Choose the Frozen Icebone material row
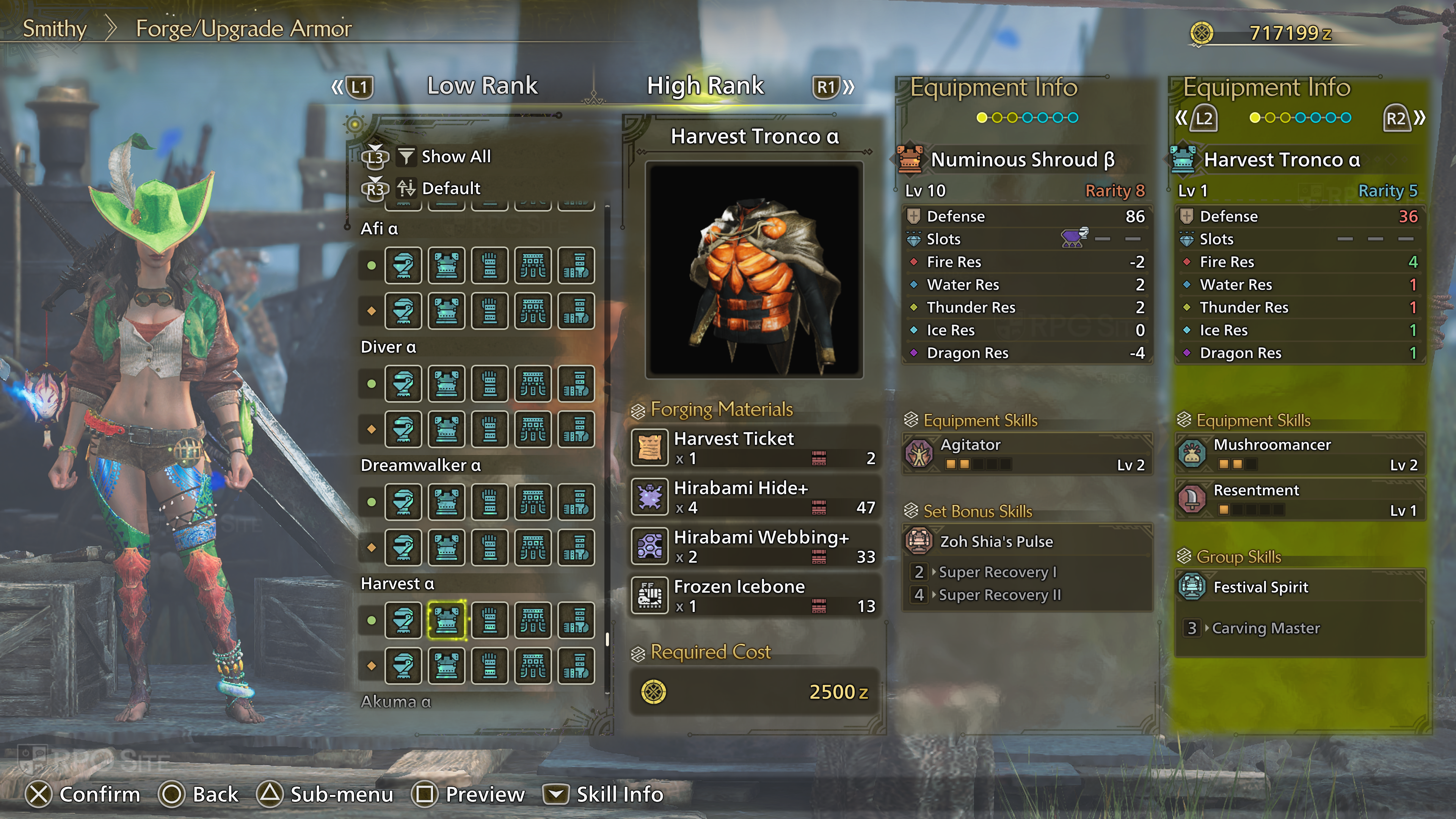This screenshot has width=1456, height=819. [x=755, y=595]
